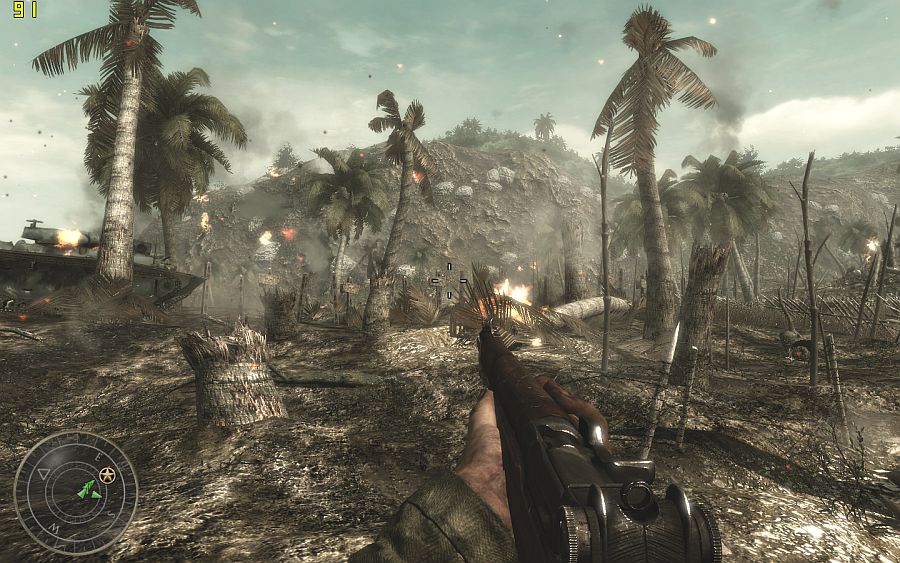This screenshot has height=563, width=900.
Task: Click the circular compass minimap
Action: (76, 492)
